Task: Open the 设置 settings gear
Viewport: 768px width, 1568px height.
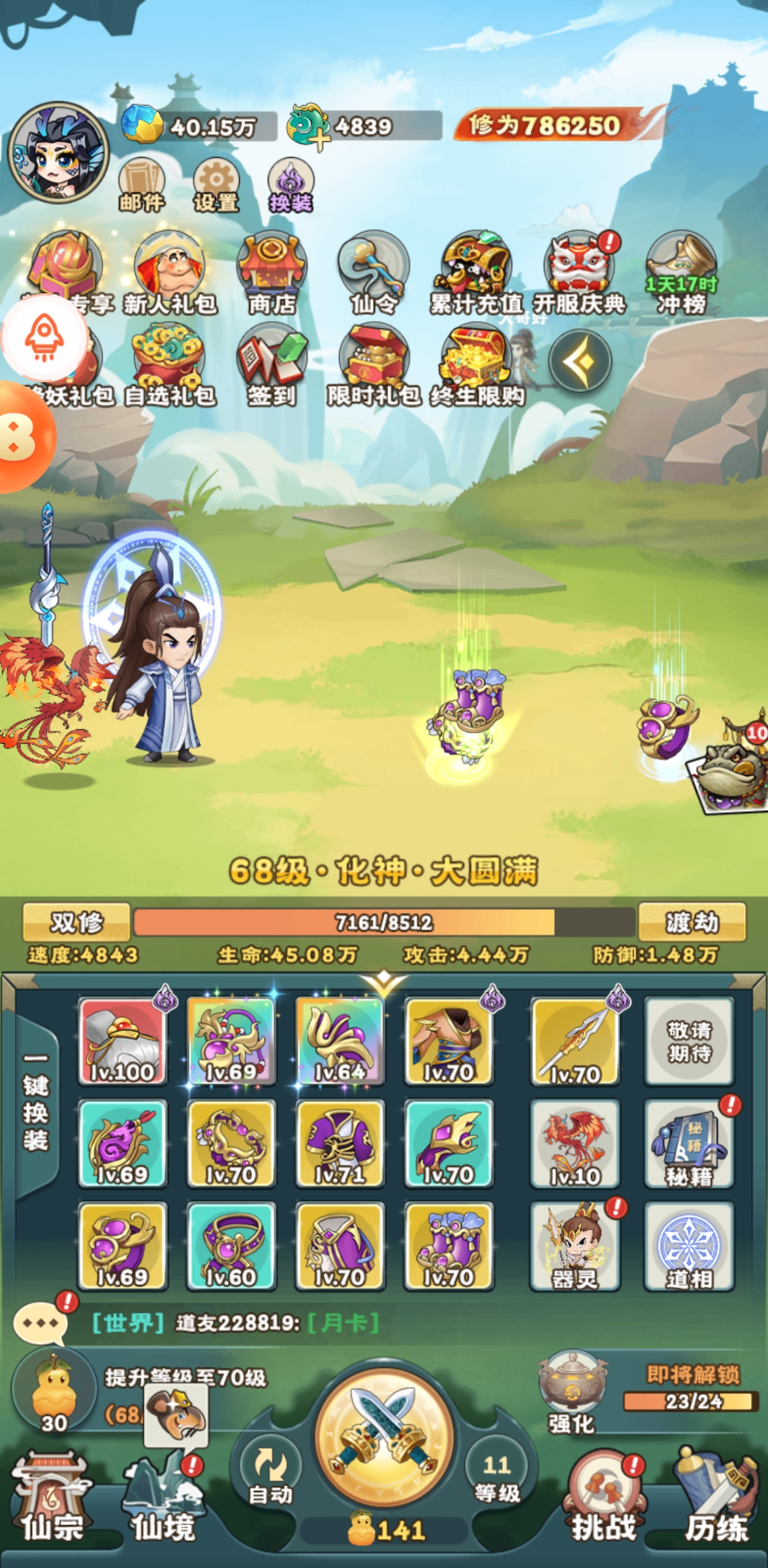Action: tap(216, 186)
